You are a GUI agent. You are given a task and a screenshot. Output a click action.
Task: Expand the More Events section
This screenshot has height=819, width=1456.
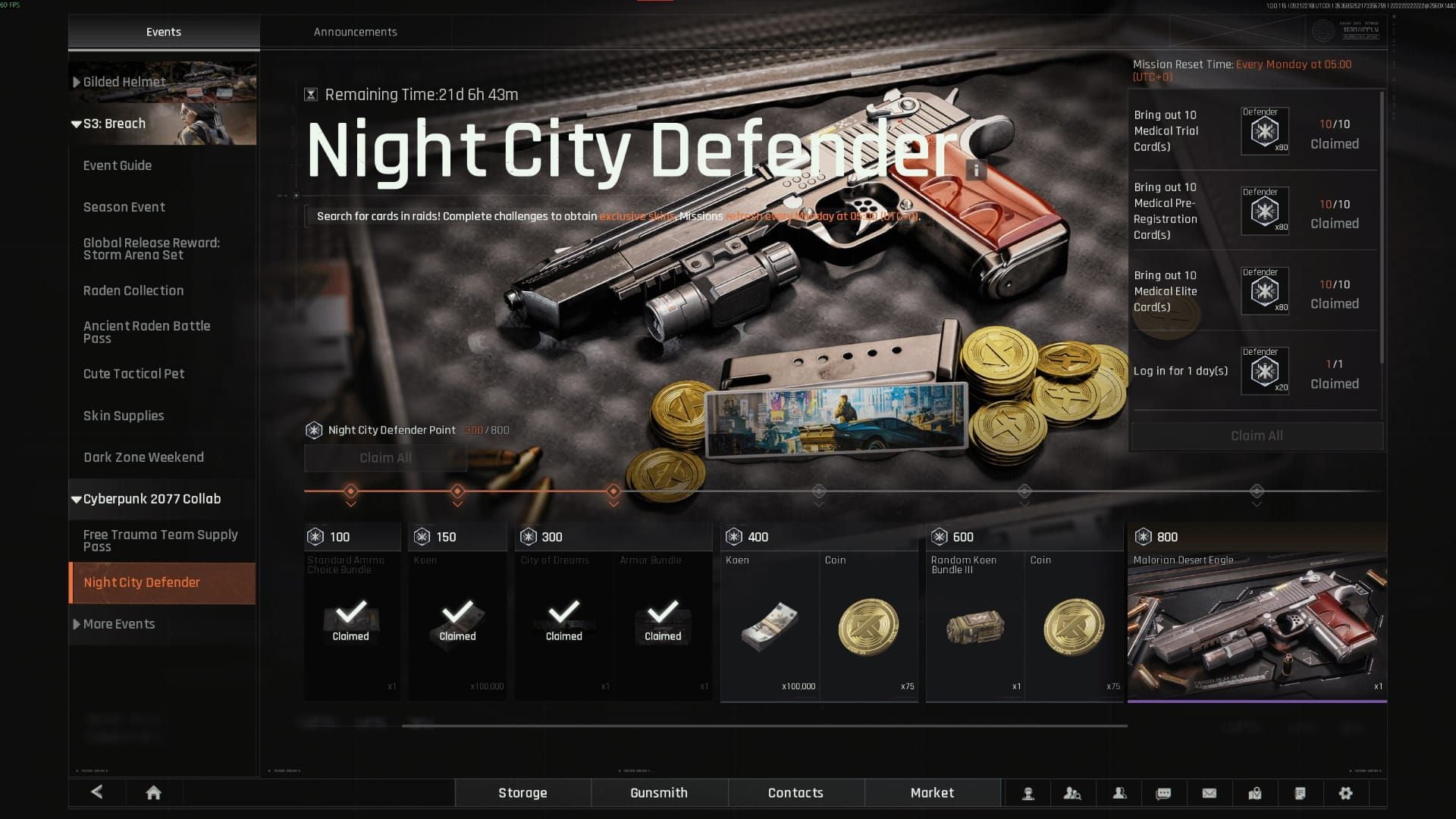coord(119,624)
